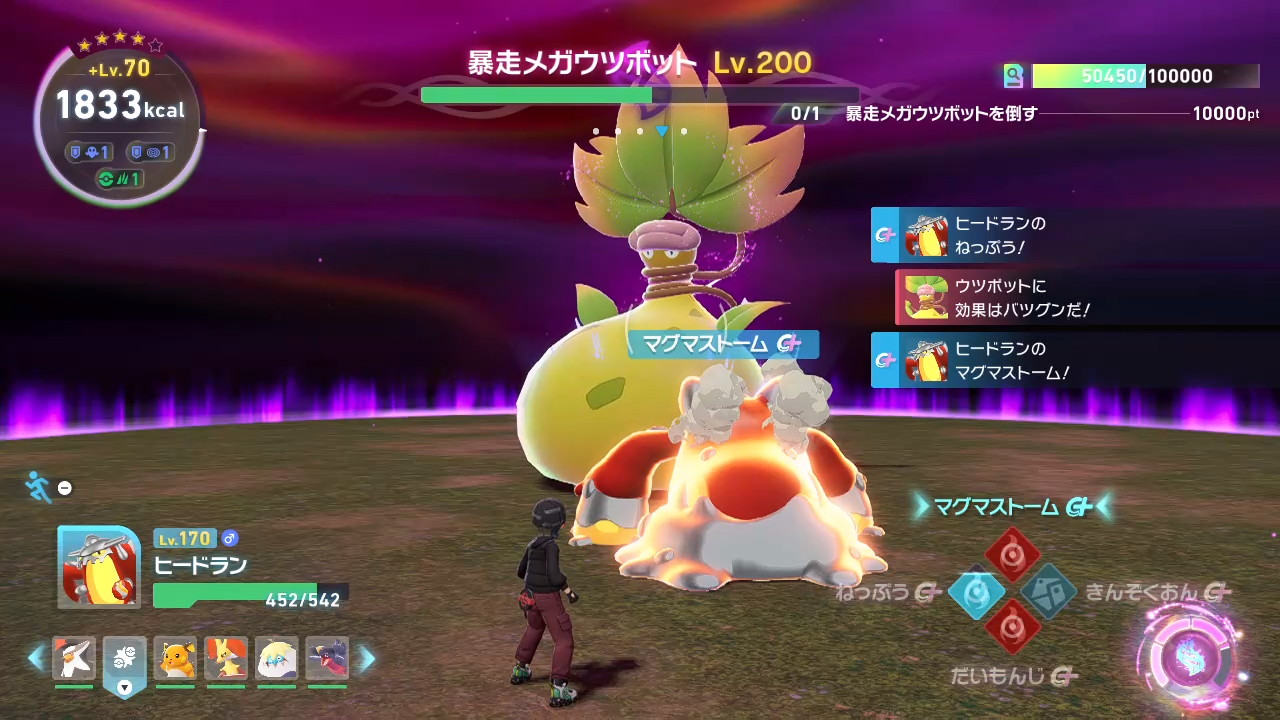Image resolution: width=1280 pixels, height=720 pixels.
Task: Click Heatran's active portrait
Action: [99, 567]
